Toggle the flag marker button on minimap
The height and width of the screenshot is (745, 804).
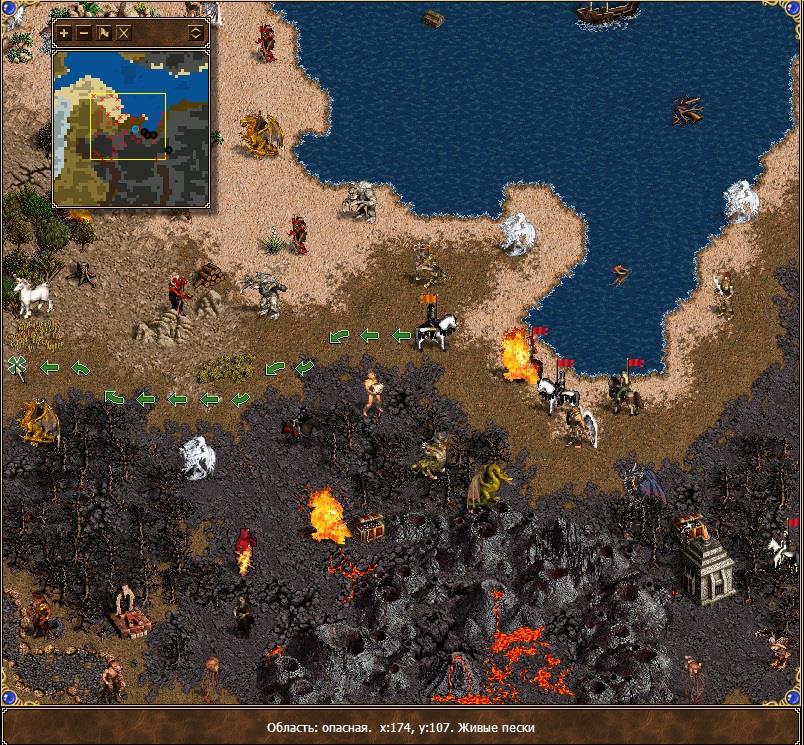click(104, 33)
